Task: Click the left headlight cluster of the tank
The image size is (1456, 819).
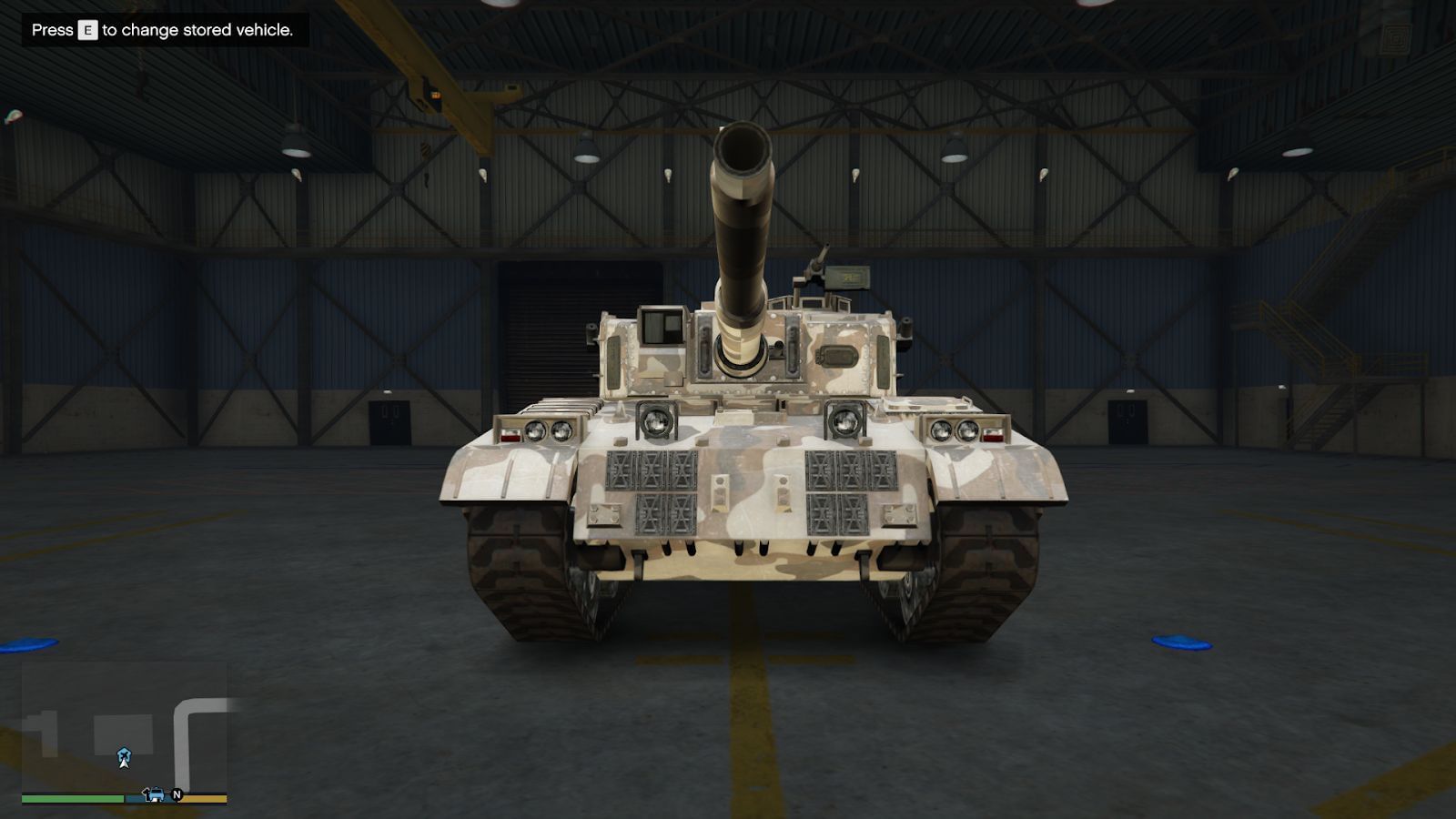Action: (539, 430)
